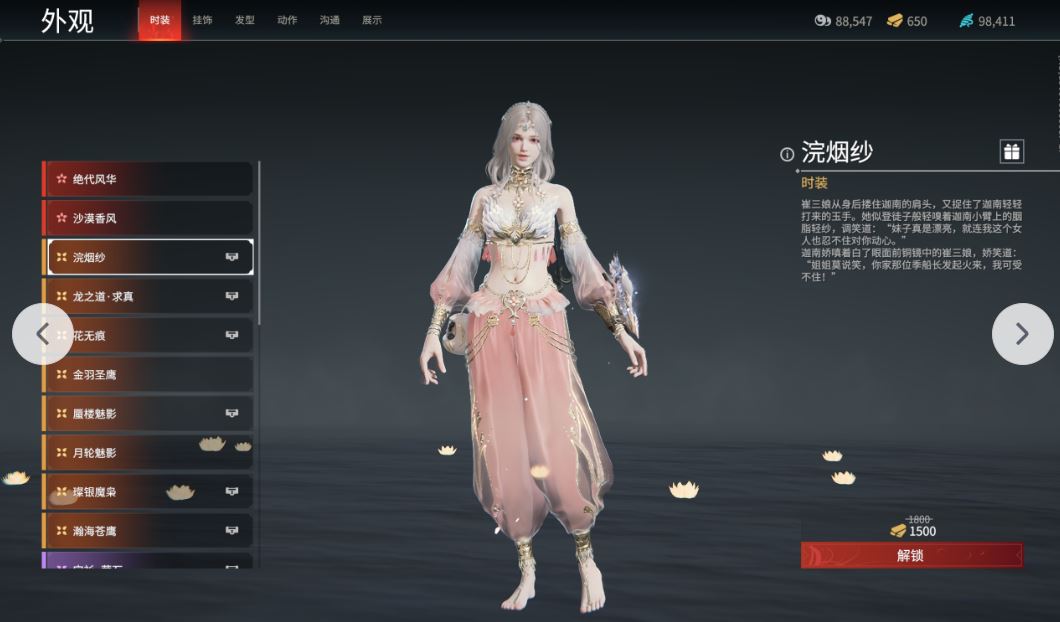Choose the 沙漠香风 outfit

pyautogui.click(x=148, y=218)
